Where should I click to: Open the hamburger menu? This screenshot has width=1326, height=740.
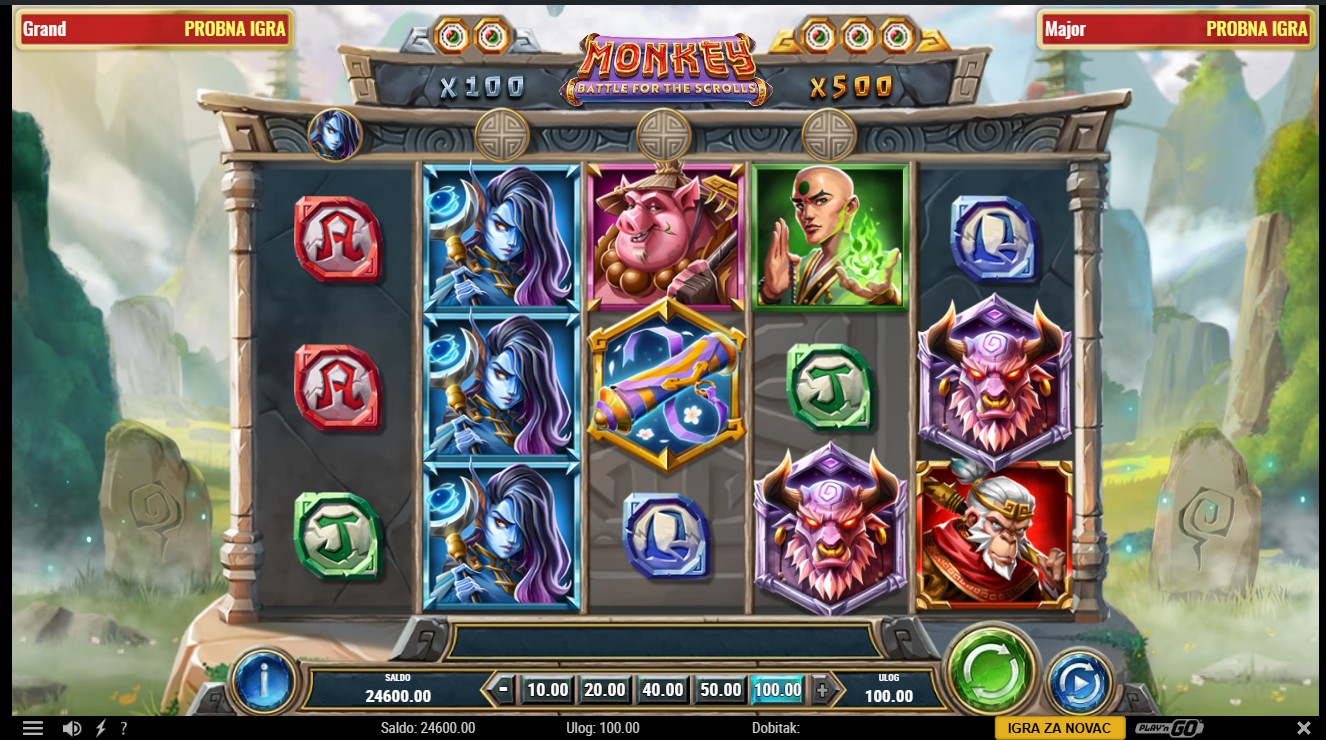tap(33, 728)
